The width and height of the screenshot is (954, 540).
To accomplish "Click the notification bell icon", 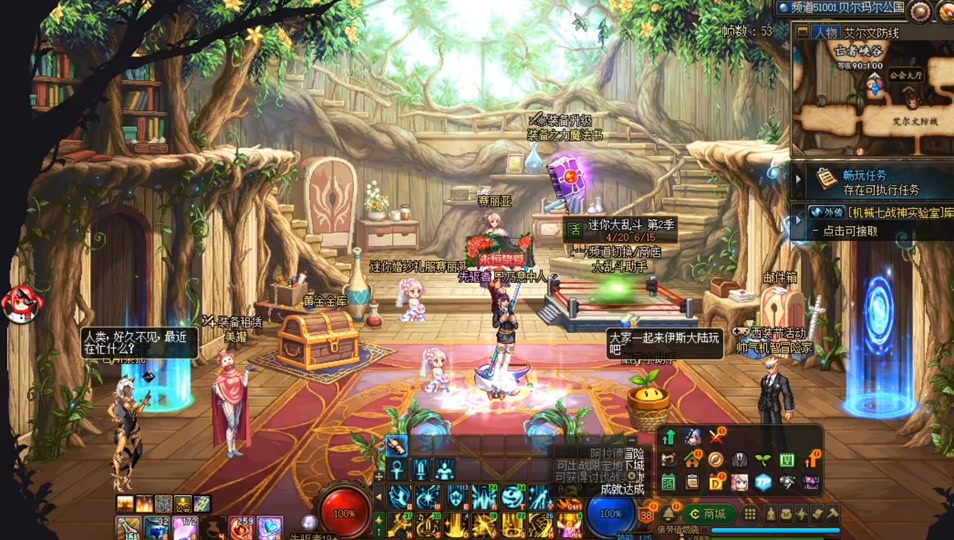I will coord(669,514).
